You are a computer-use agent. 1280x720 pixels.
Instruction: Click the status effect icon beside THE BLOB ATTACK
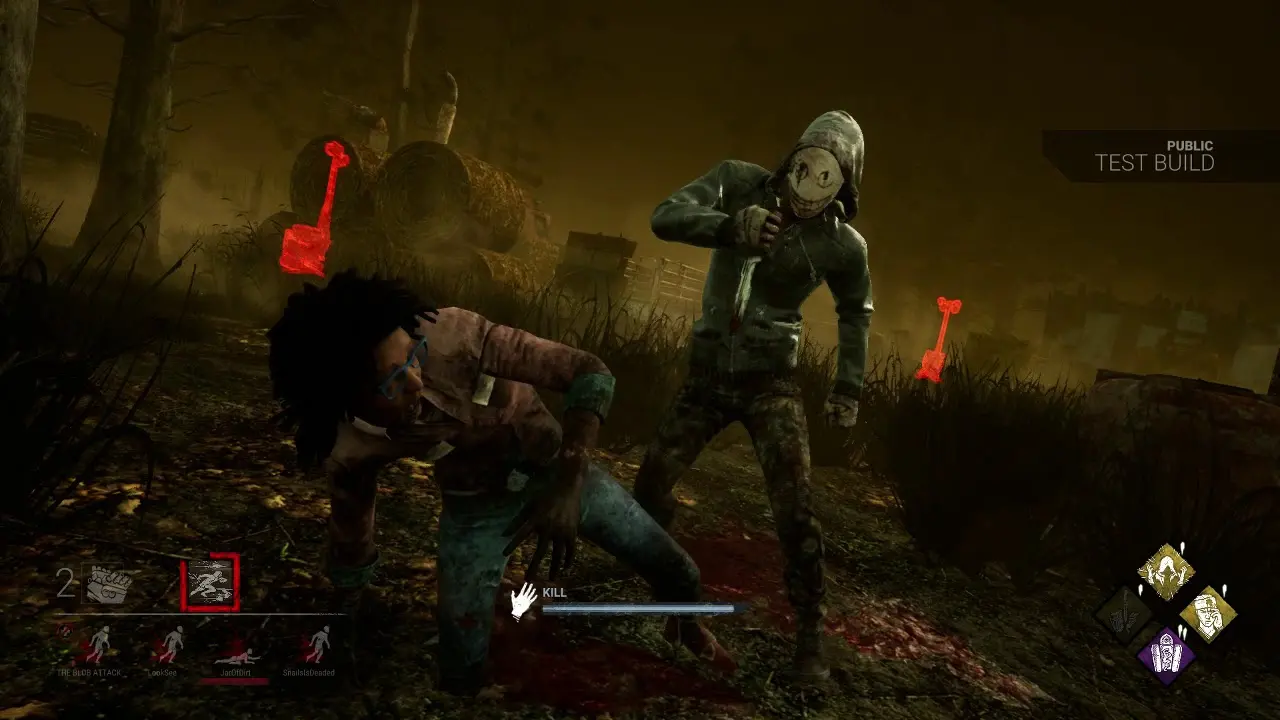(x=64, y=630)
